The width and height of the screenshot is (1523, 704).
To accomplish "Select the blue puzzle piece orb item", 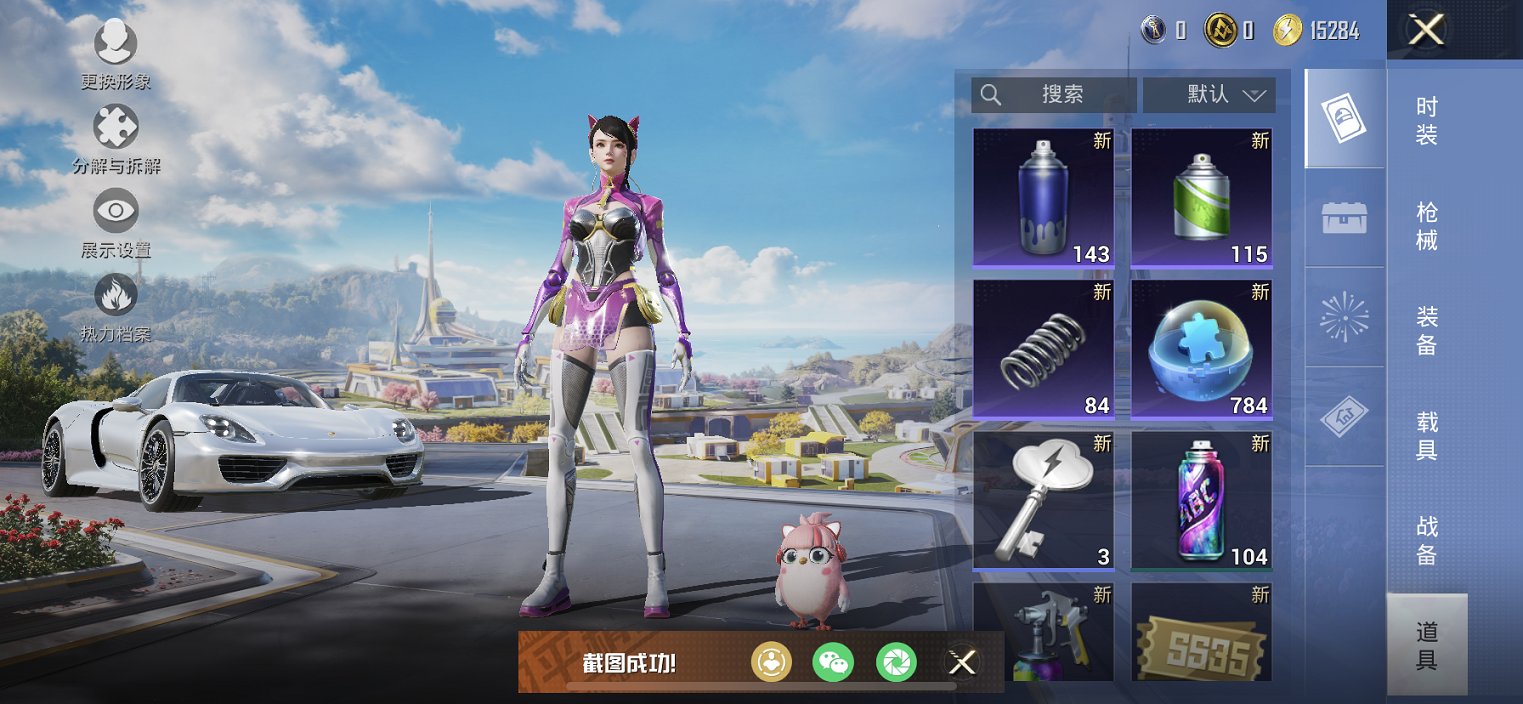I will pyautogui.click(x=1201, y=349).
